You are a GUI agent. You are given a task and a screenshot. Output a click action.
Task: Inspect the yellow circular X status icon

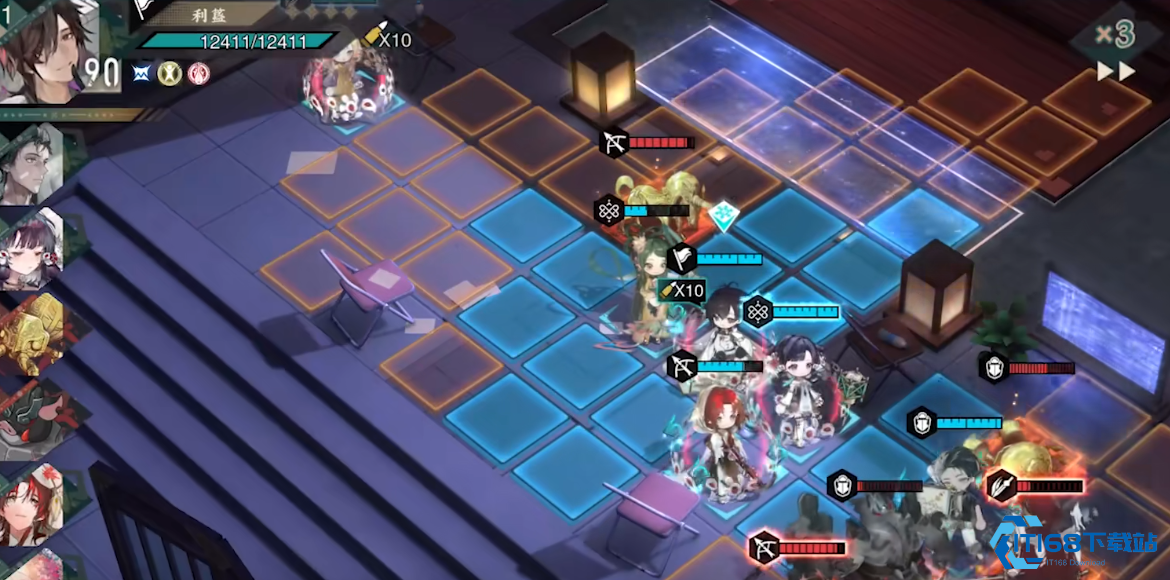pyautogui.click(x=172, y=73)
